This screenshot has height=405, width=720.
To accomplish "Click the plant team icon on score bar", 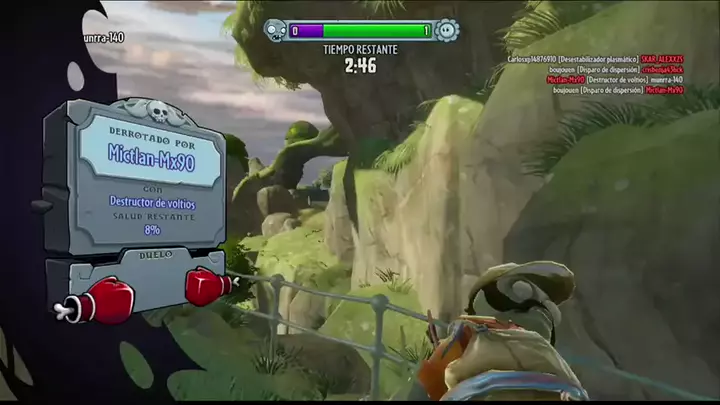I will point(447,31).
